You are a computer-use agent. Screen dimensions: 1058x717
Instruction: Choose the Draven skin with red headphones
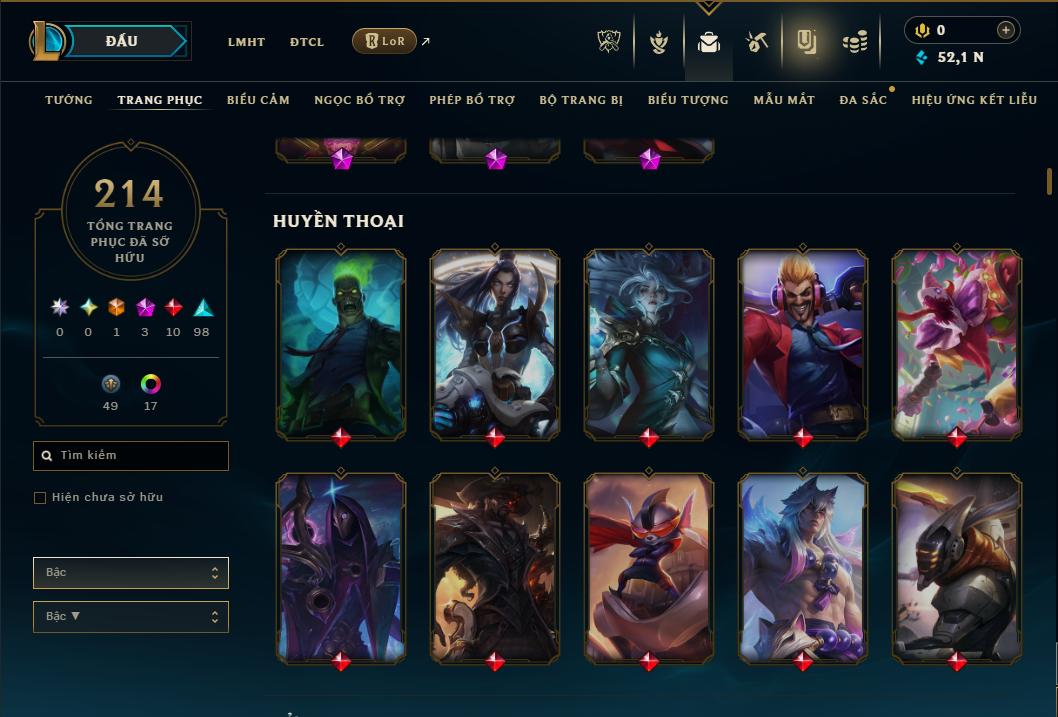tap(803, 342)
